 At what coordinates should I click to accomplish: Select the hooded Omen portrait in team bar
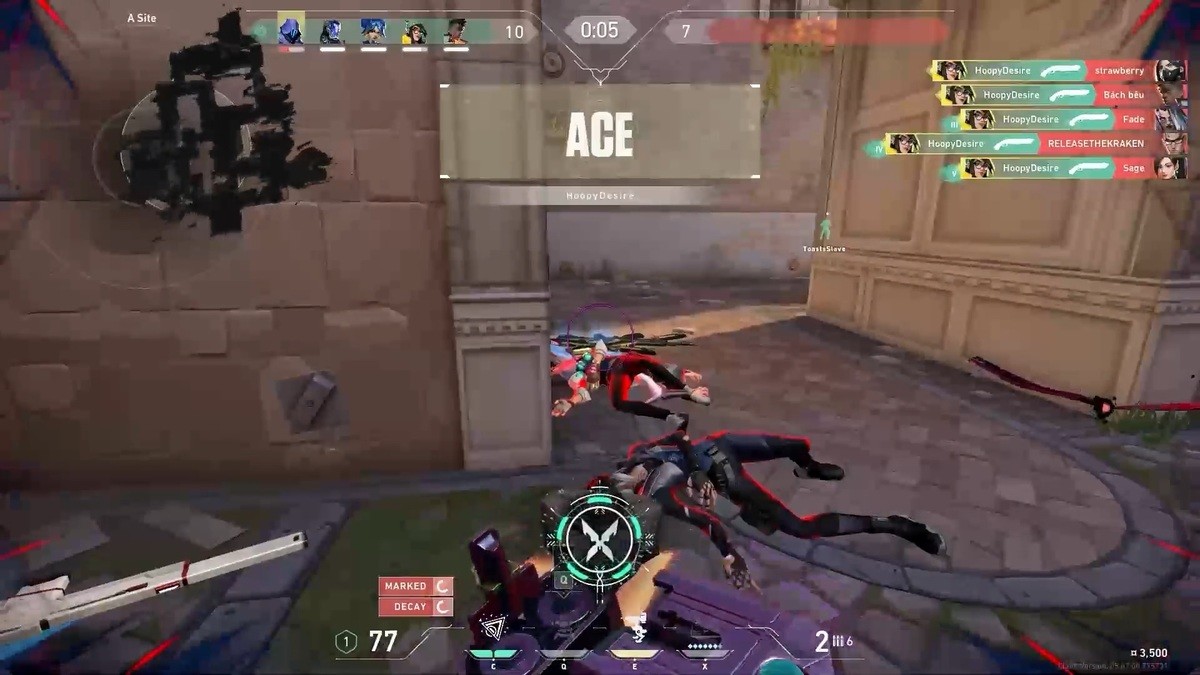point(291,31)
